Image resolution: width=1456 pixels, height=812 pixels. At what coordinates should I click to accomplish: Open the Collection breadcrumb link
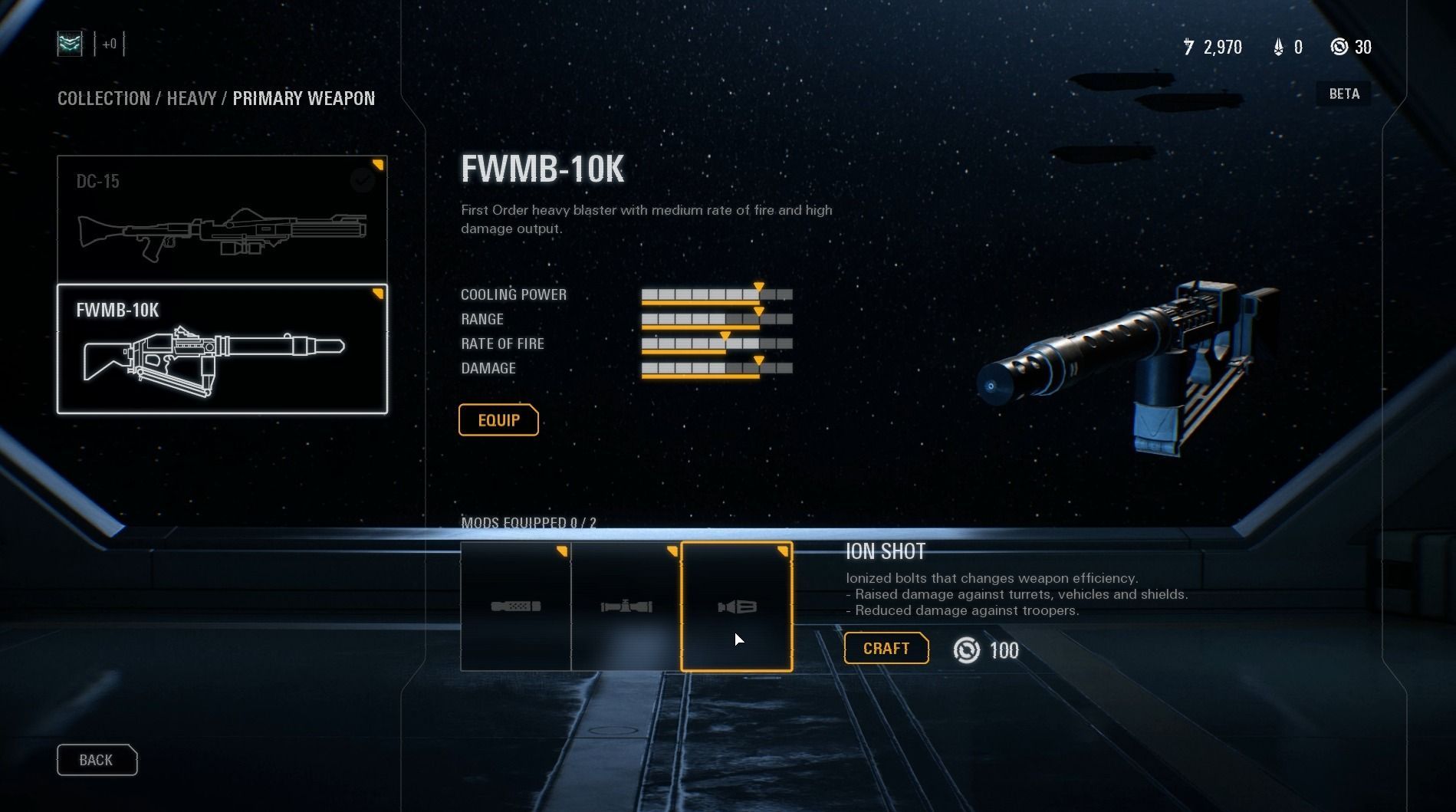tap(104, 98)
